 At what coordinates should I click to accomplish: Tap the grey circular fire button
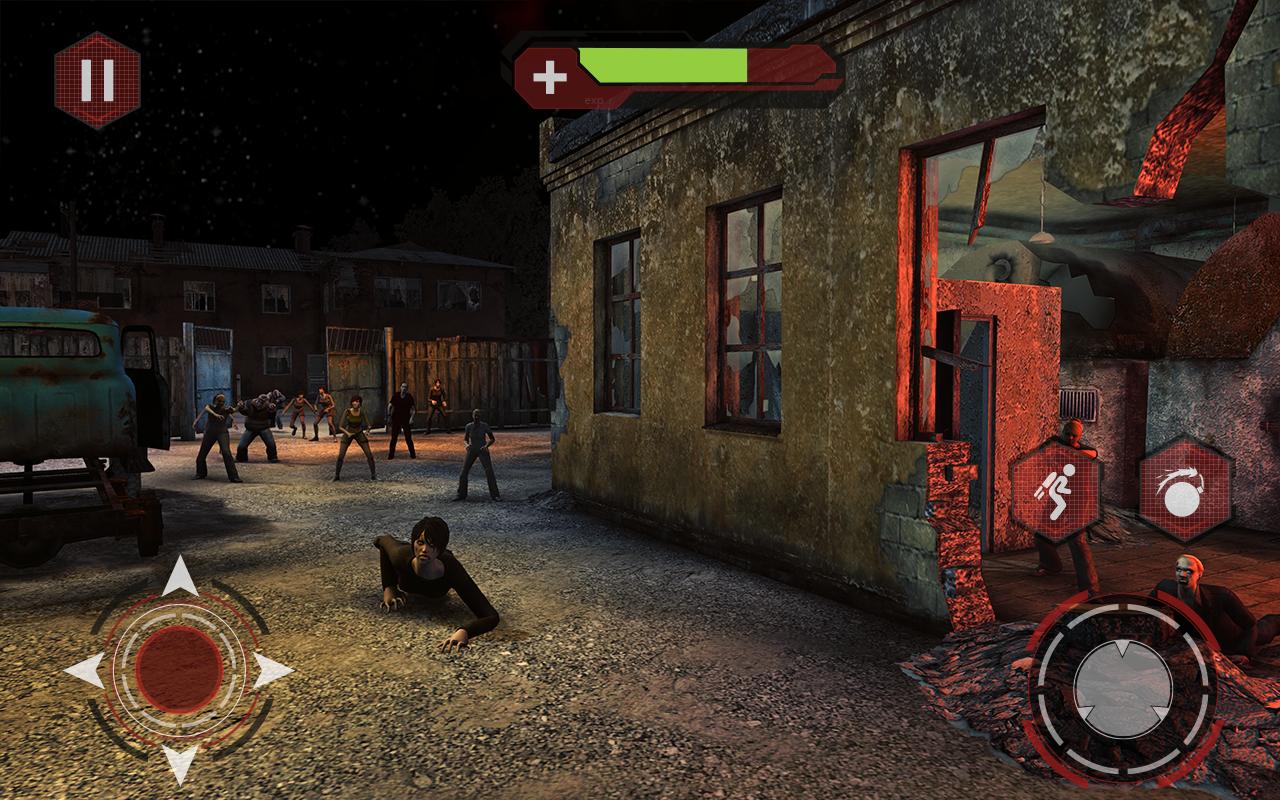(1123, 688)
